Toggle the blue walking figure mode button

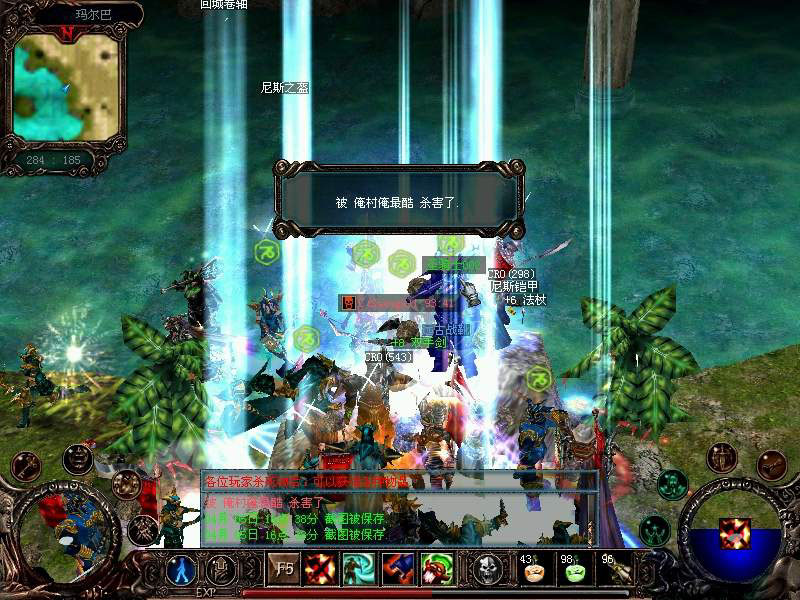182,570
